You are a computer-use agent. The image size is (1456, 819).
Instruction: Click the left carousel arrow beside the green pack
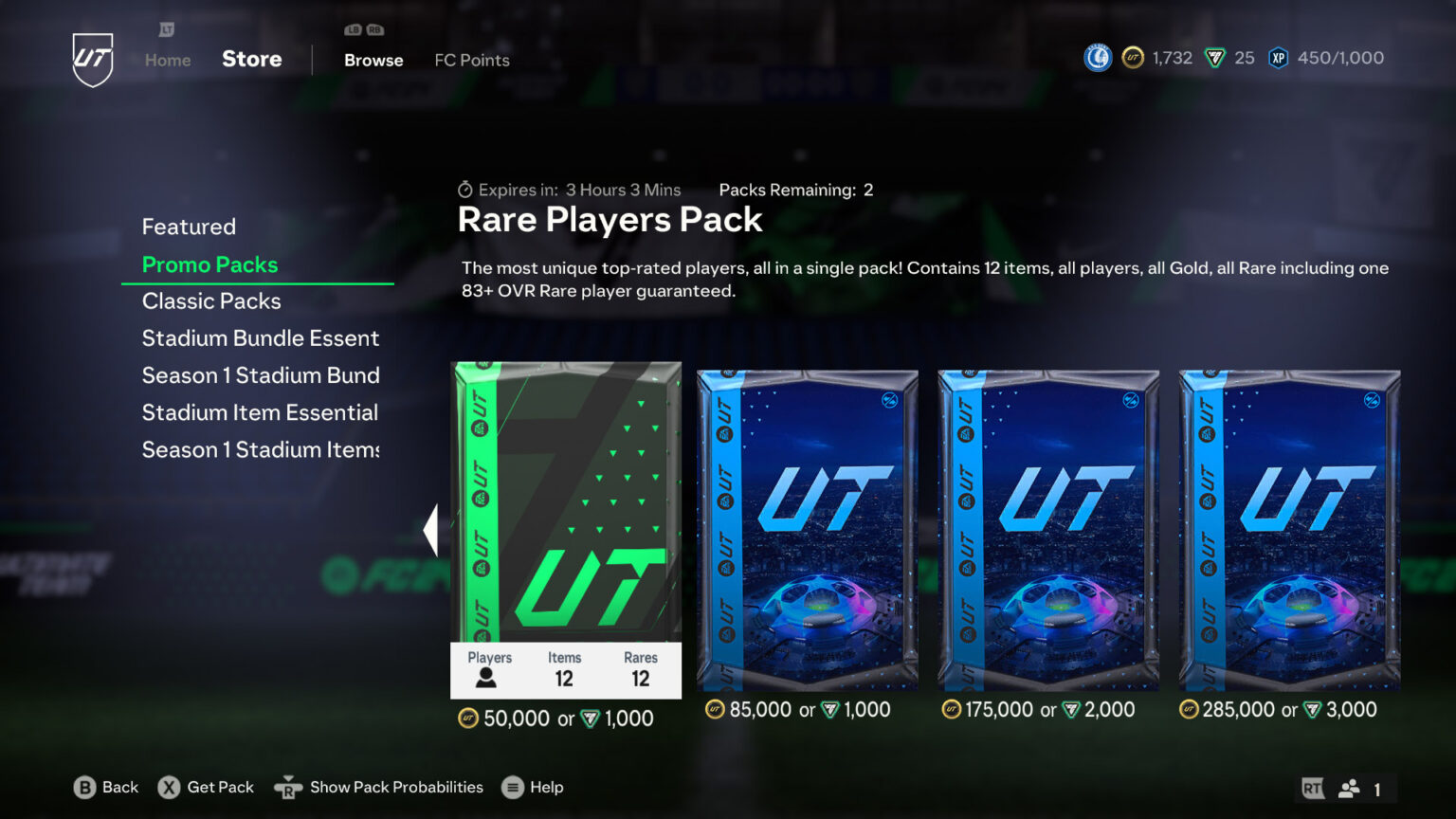point(431,528)
